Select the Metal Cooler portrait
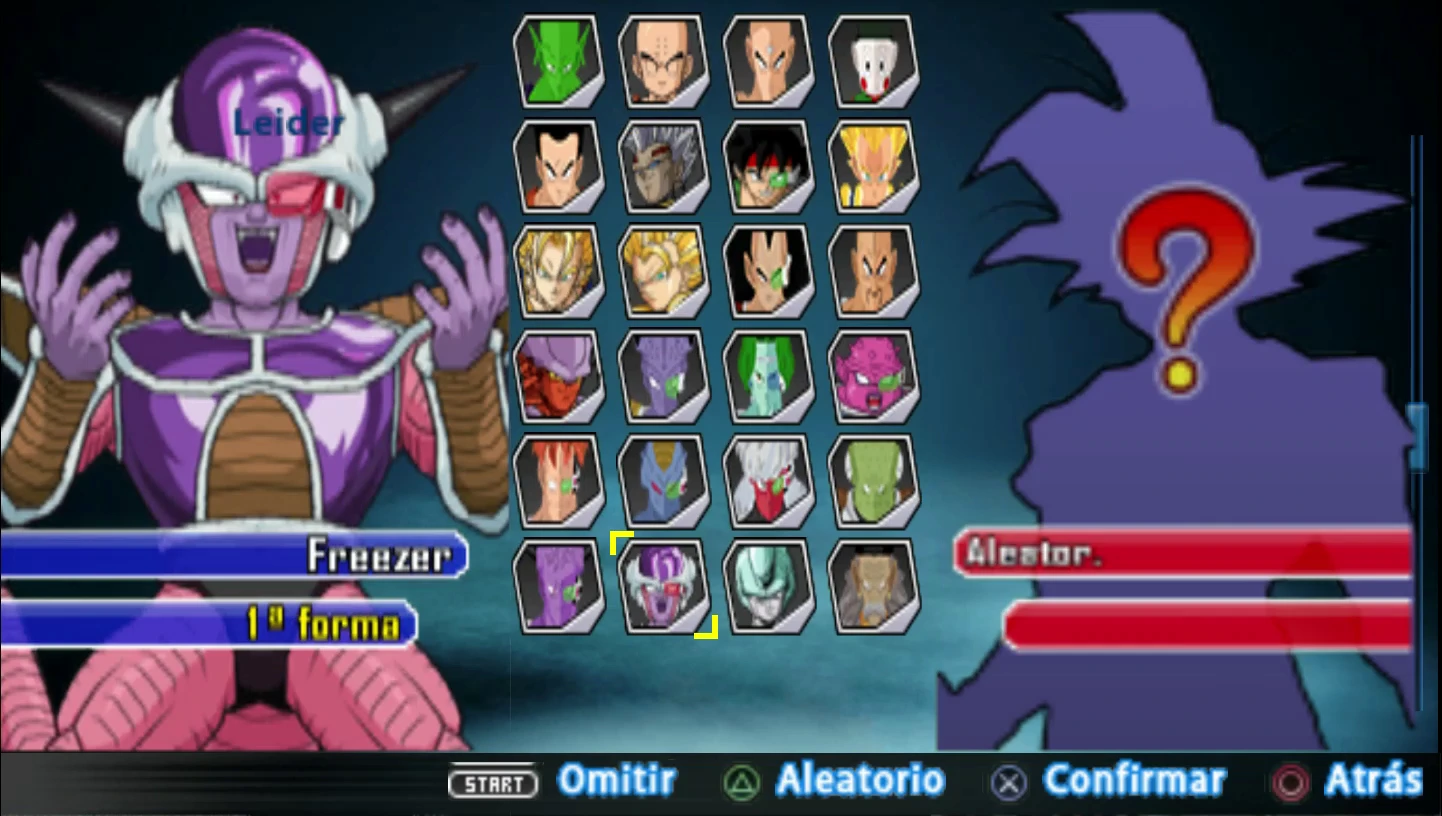This screenshot has width=1442, height=816. click(x=770, y=586)
